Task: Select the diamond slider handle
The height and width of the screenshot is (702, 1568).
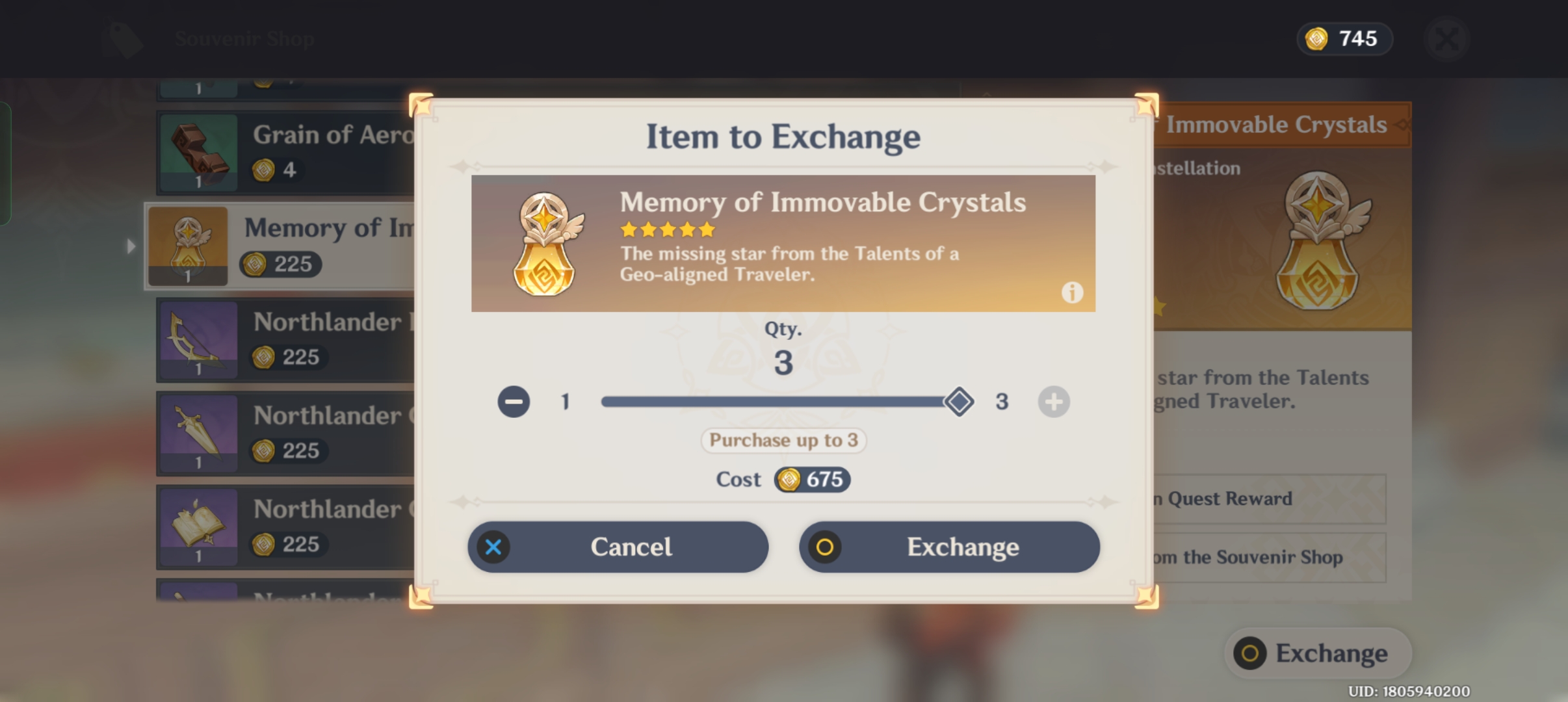Action: 958,401
